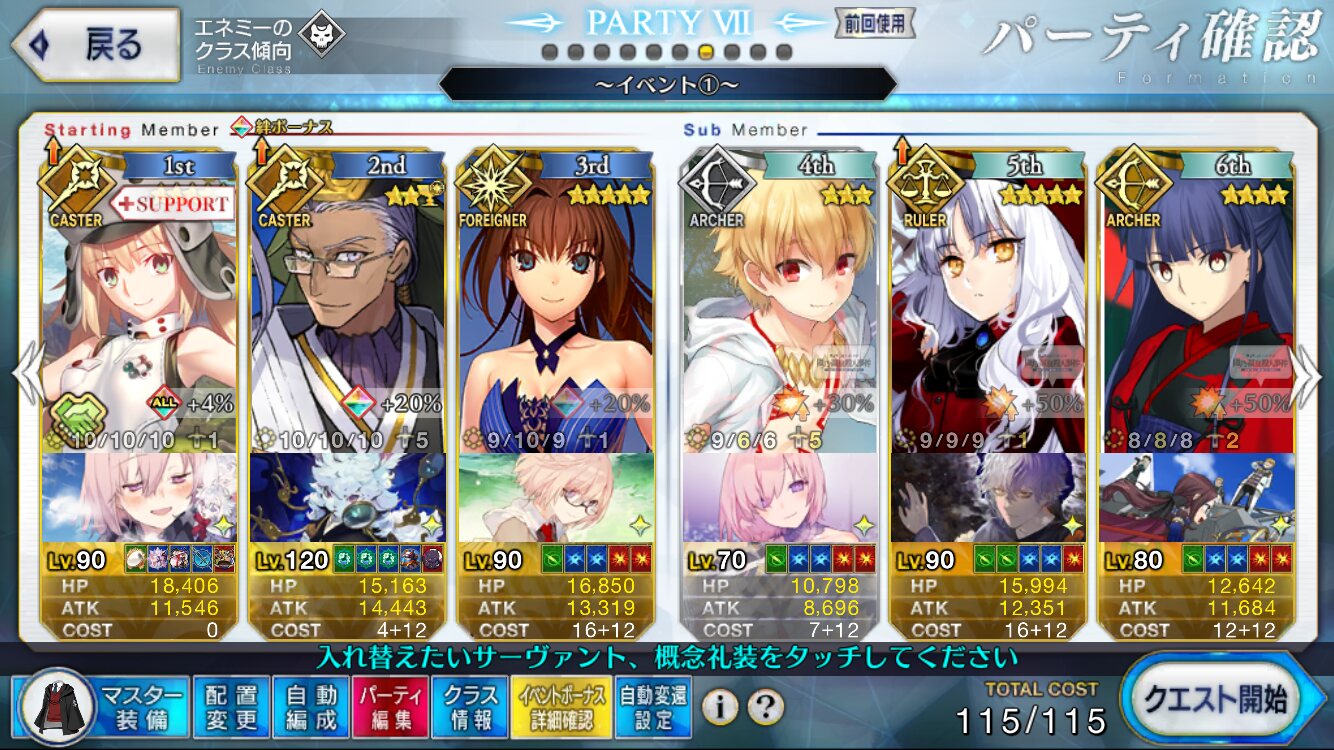1334x750 pixels.
Task: Choose 自動編成 auto formation
Action: point(311,707)
